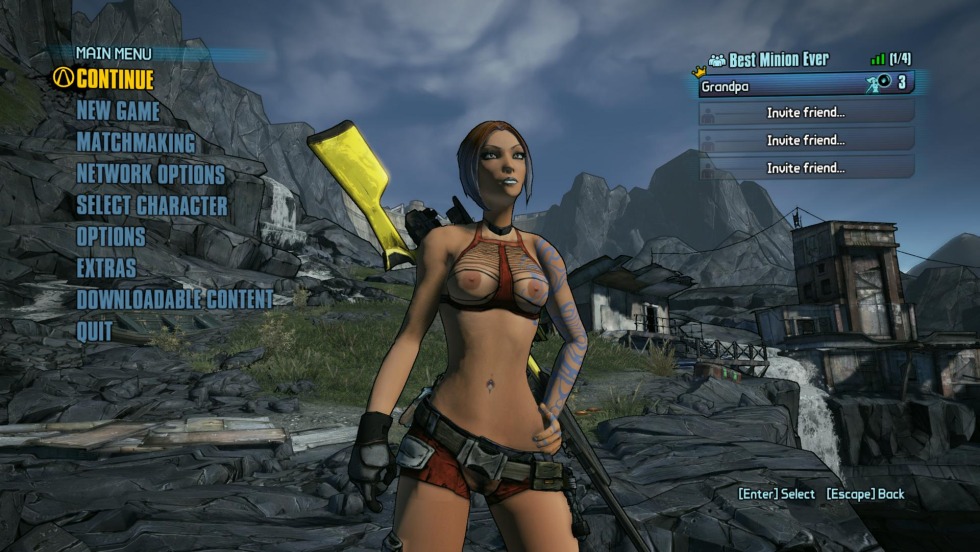Open the Options menu
Viewport: 980px width, 552px height.
click(x=111, y=237)
